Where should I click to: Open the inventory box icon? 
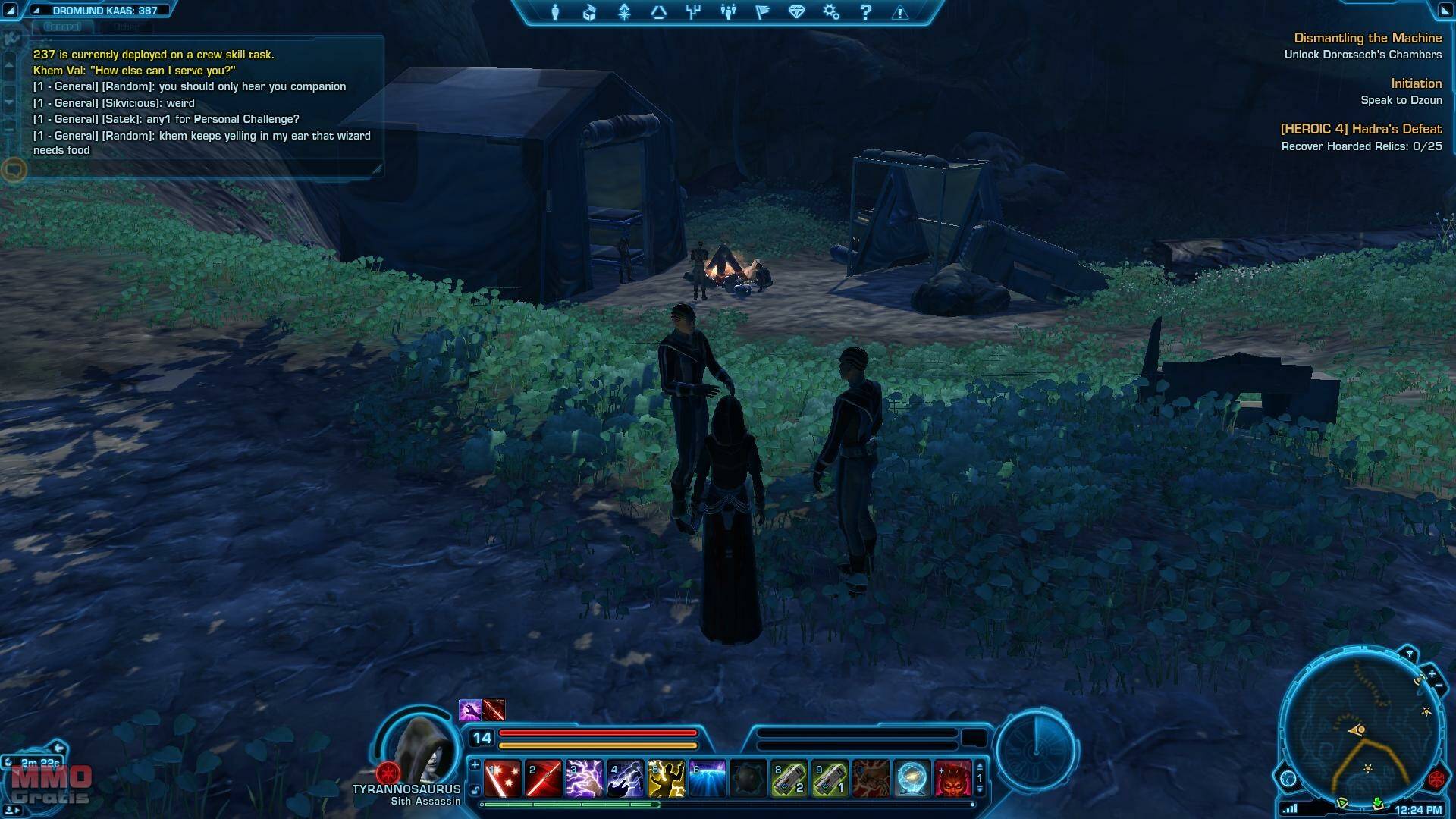click(x=589, y=12)
